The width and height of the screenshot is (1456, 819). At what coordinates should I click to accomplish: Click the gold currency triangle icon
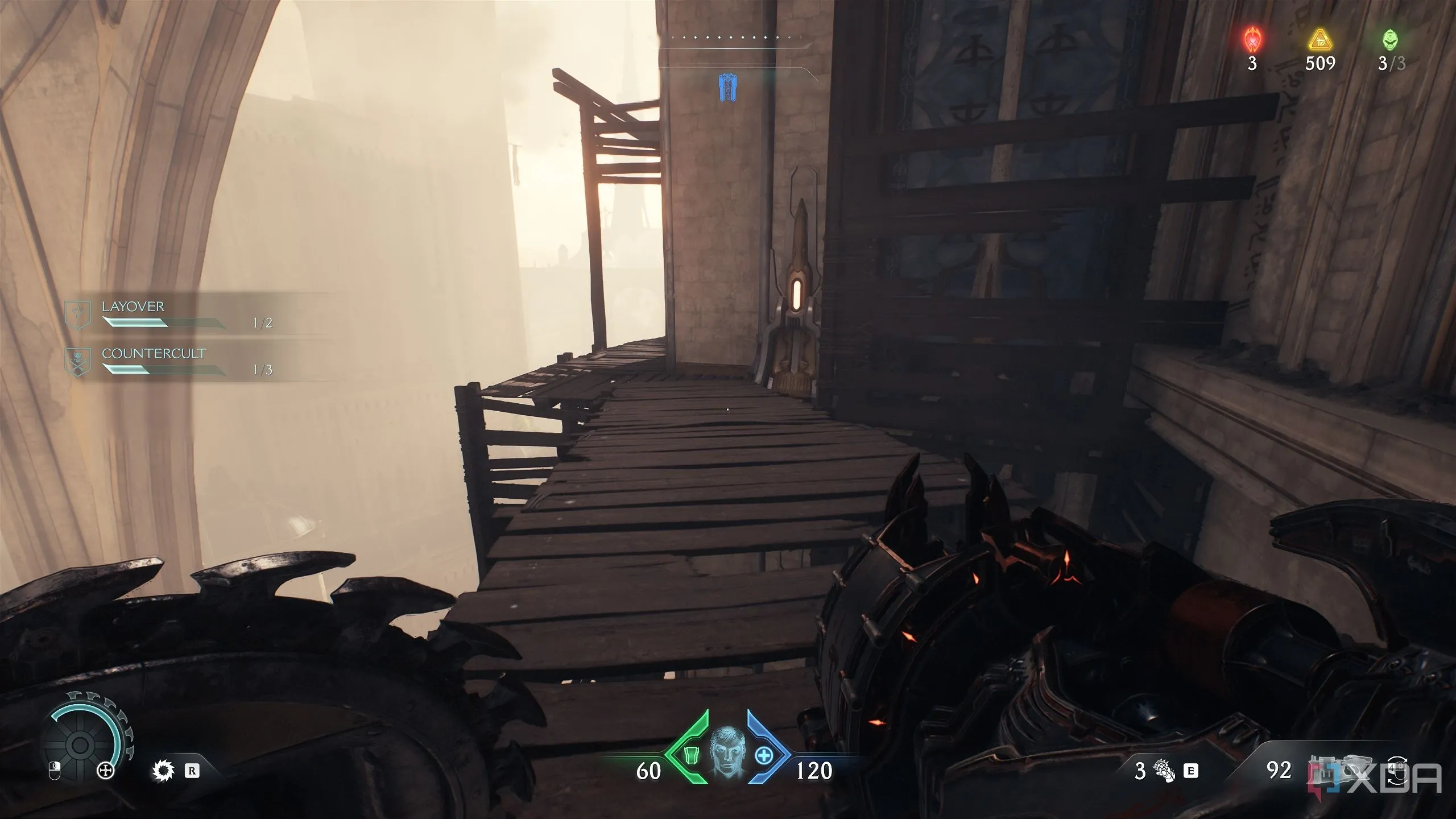click(x=1319, y=42)
